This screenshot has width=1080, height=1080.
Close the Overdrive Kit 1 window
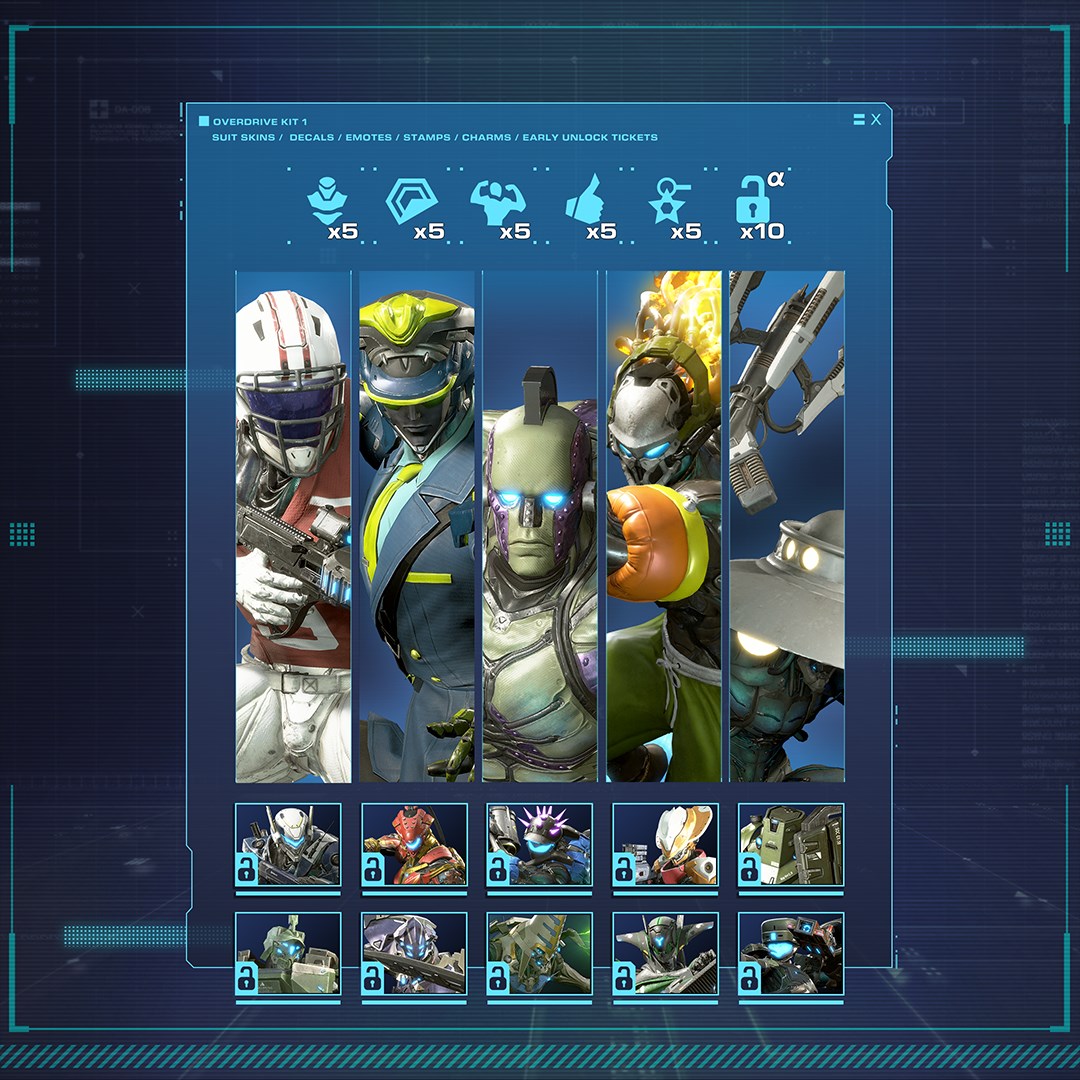tap(876, 120)
